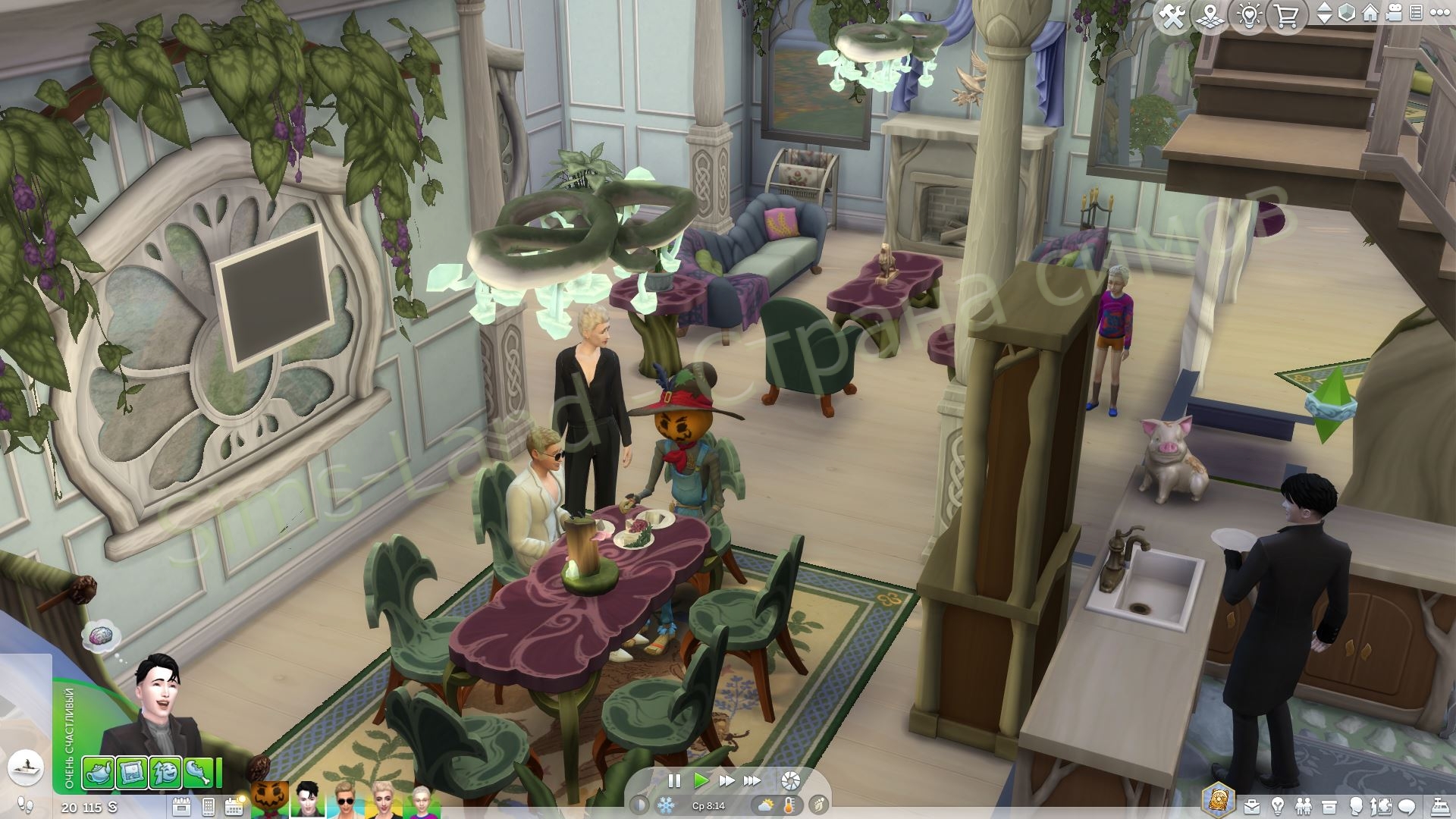Open the Sim's Inventory box icon
1456x819 pixels.
point(1329,805)
